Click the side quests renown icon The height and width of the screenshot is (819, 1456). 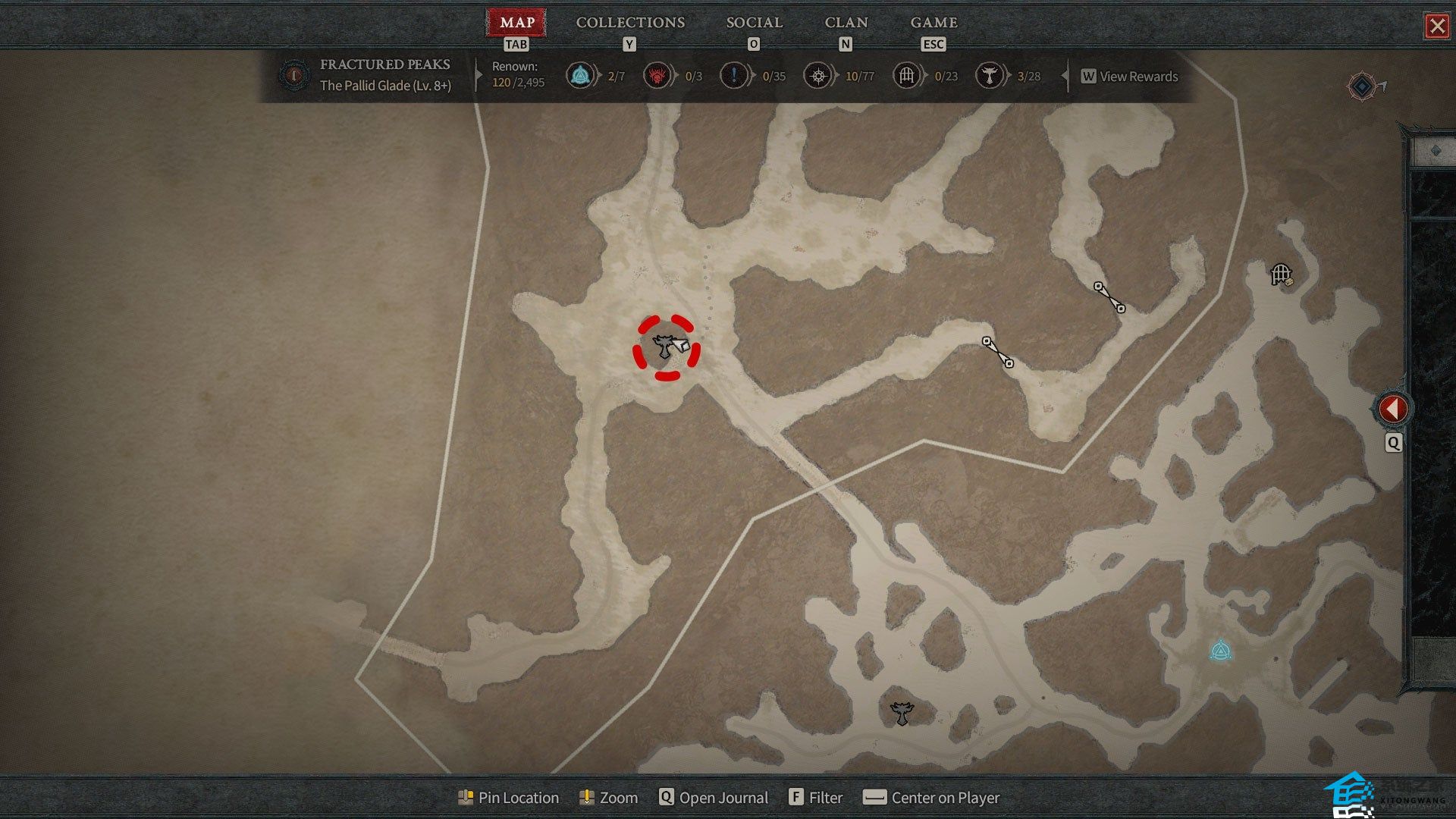point(734,76)
